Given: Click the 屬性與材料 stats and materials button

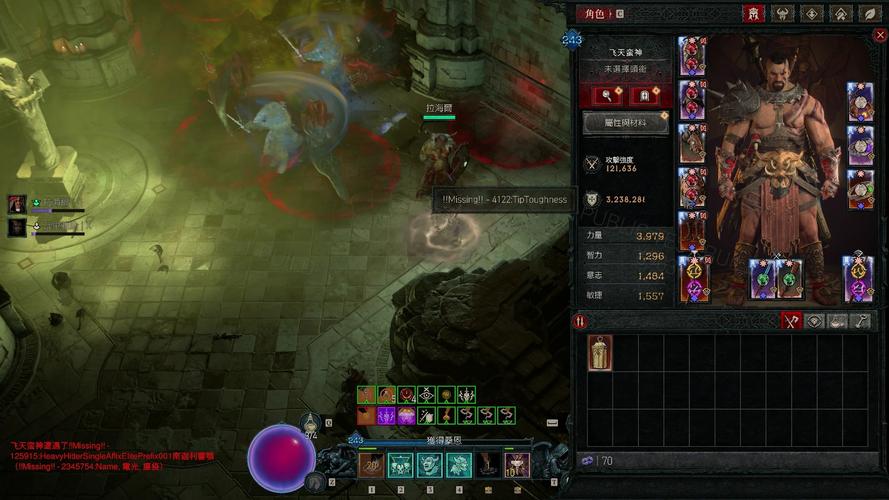Looking at the screenshot, I should pos(626,123).
